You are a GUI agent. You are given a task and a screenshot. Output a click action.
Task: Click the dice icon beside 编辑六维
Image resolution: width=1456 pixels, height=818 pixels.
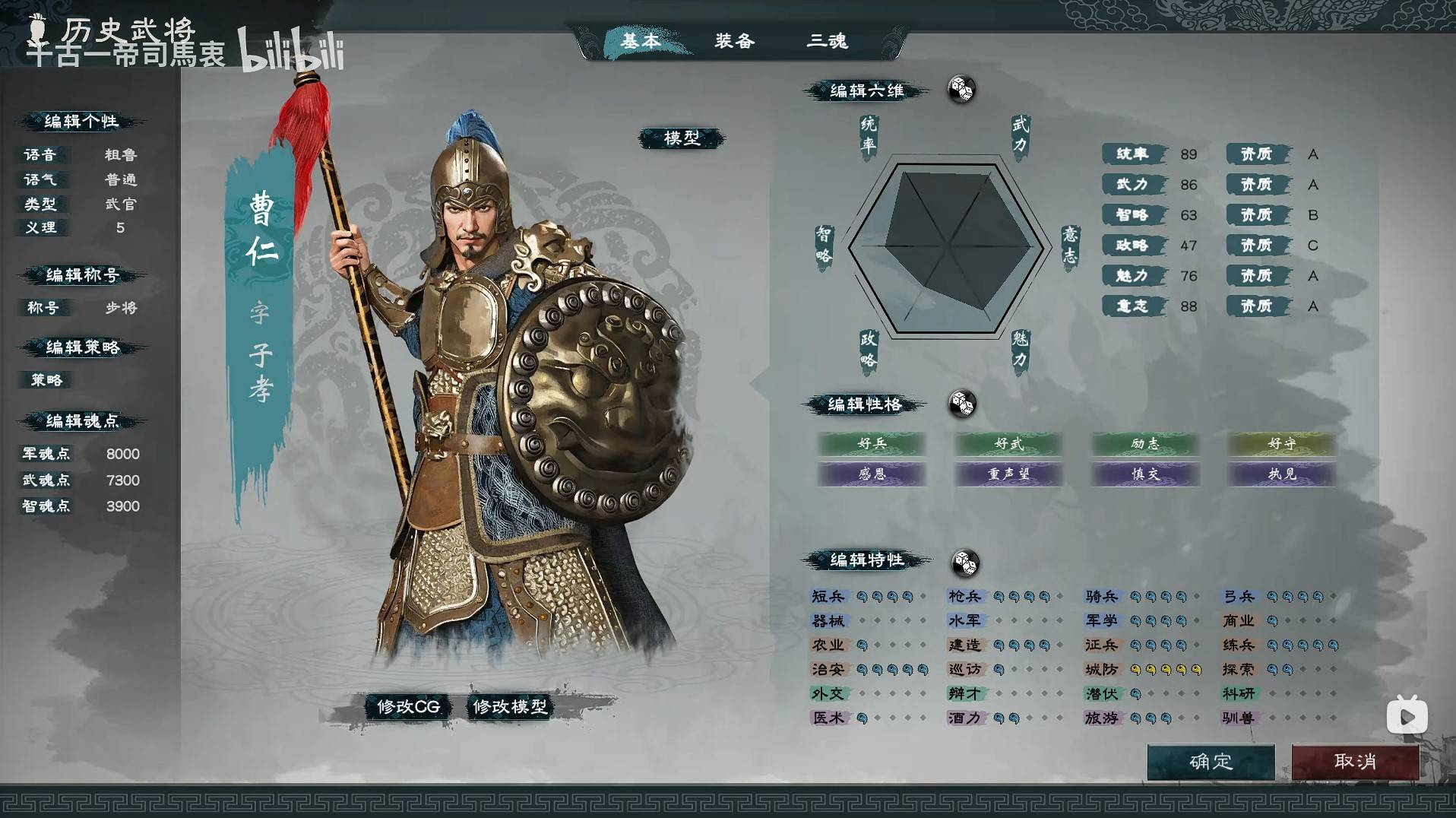[x=961, y=90]
